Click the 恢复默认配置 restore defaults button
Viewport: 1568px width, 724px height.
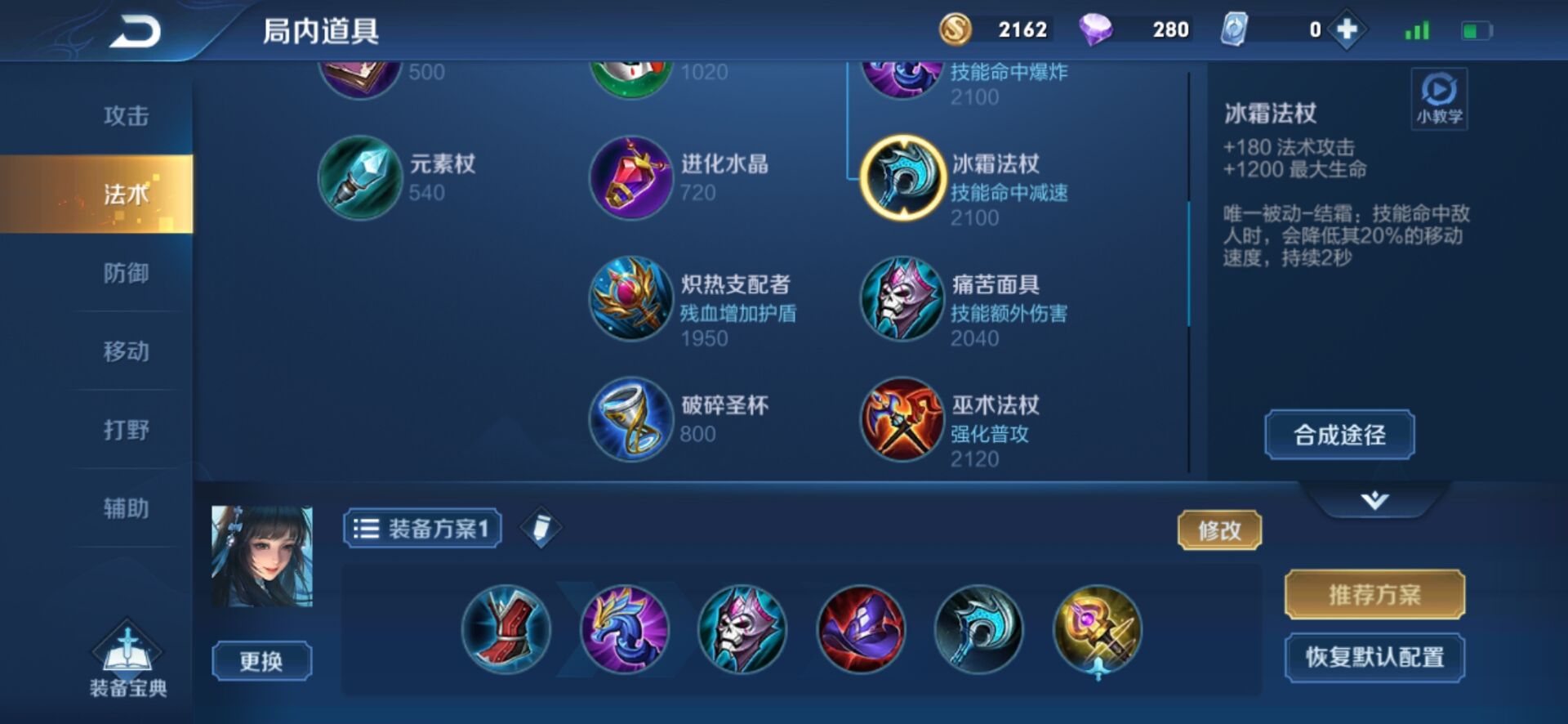pyautogui.click(x=1374, y=656)
